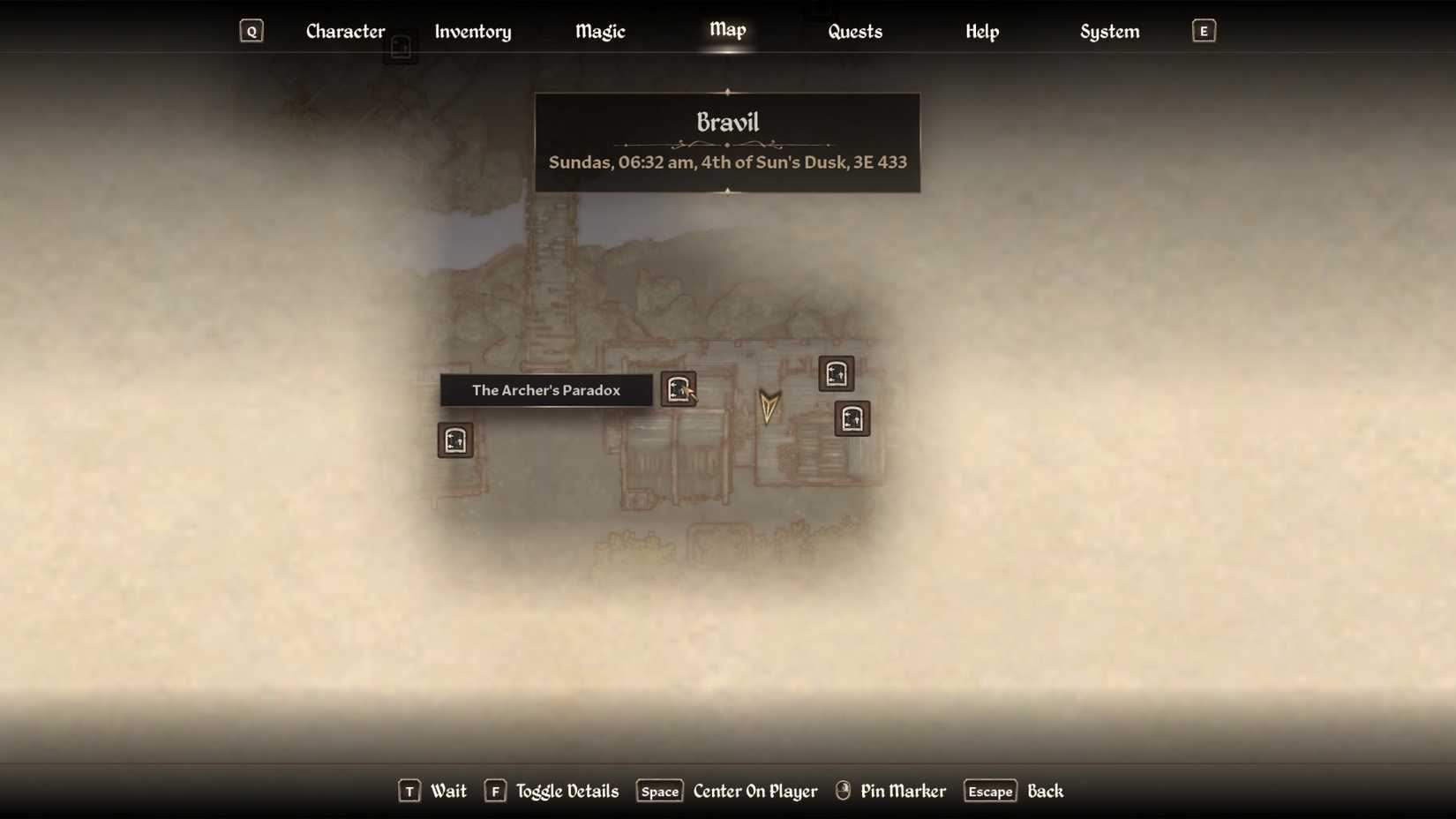Click the Space key icon before Center On Player
The width and height of the screenshot is (1456, 819).
tap(658, 792)
